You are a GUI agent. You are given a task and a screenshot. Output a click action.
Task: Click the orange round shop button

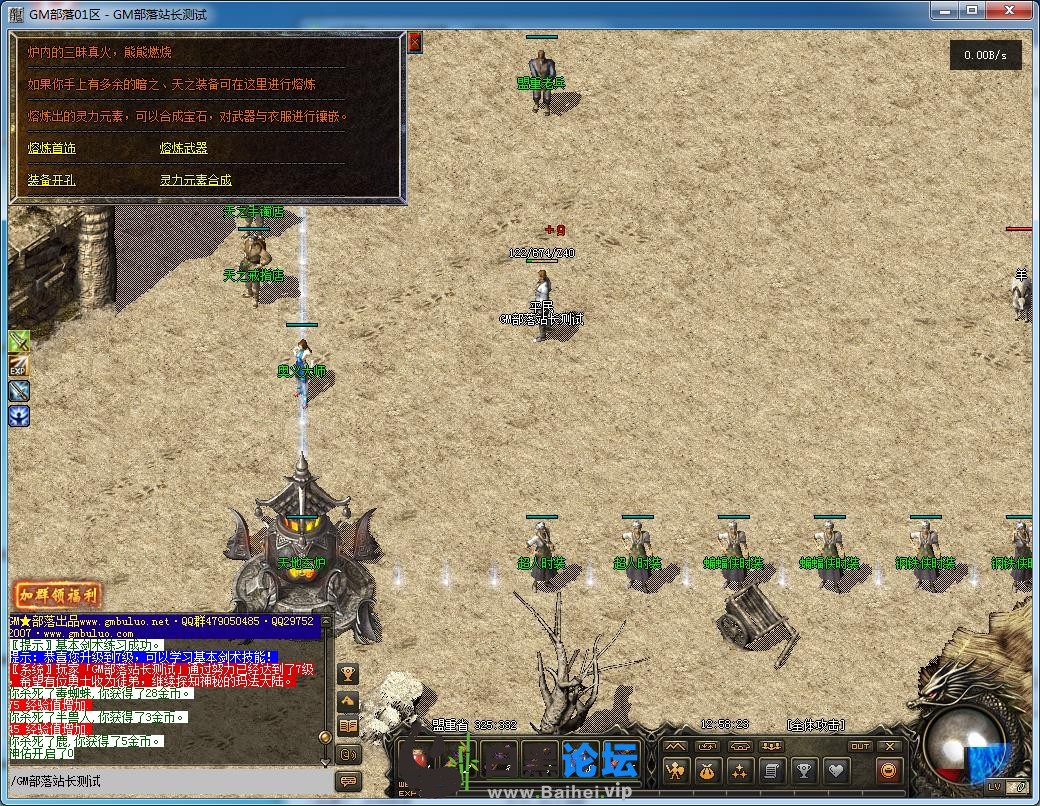click(x=887, y=771)
